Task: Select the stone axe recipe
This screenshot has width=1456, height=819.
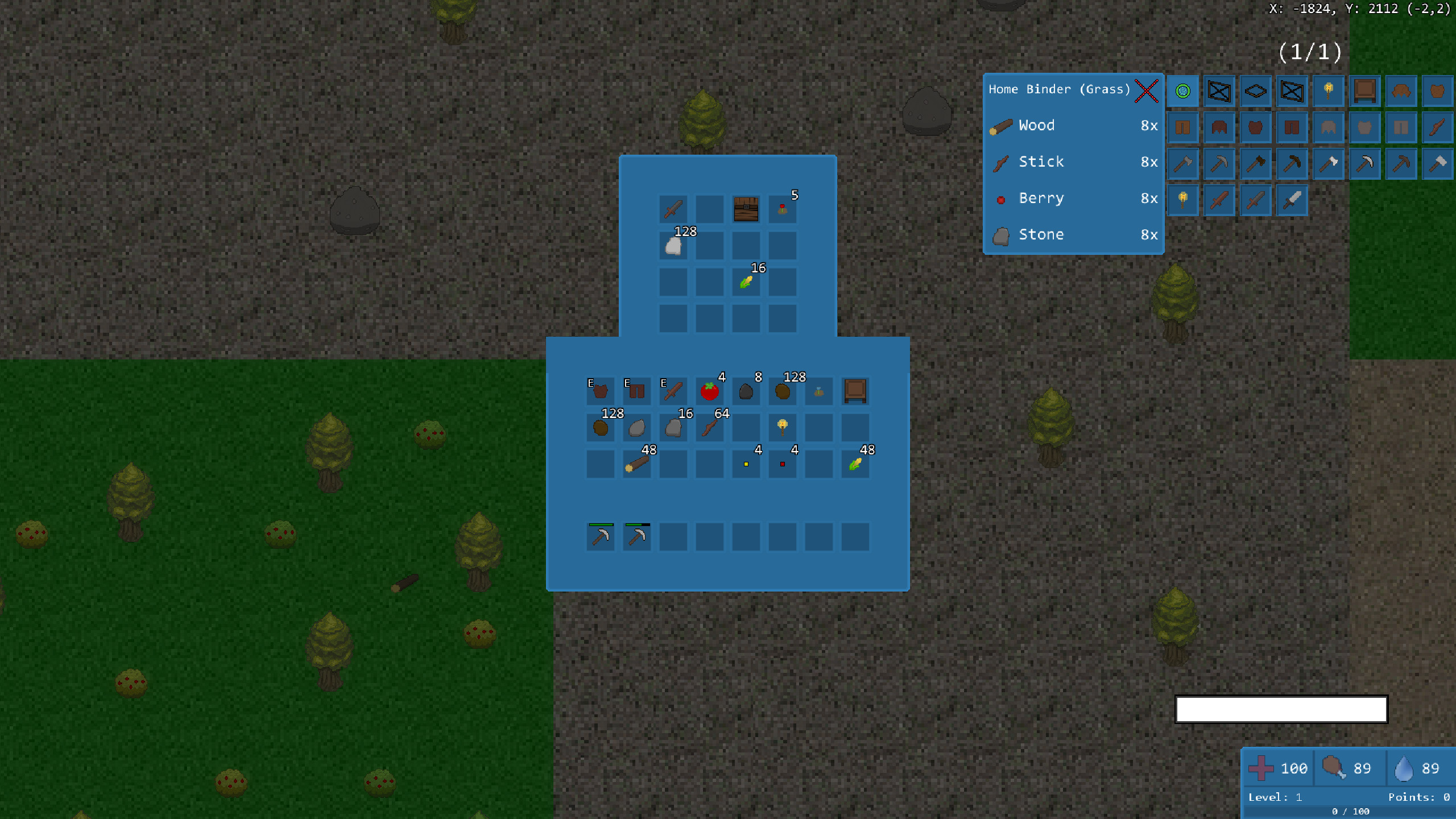Action: [1183, 163]
